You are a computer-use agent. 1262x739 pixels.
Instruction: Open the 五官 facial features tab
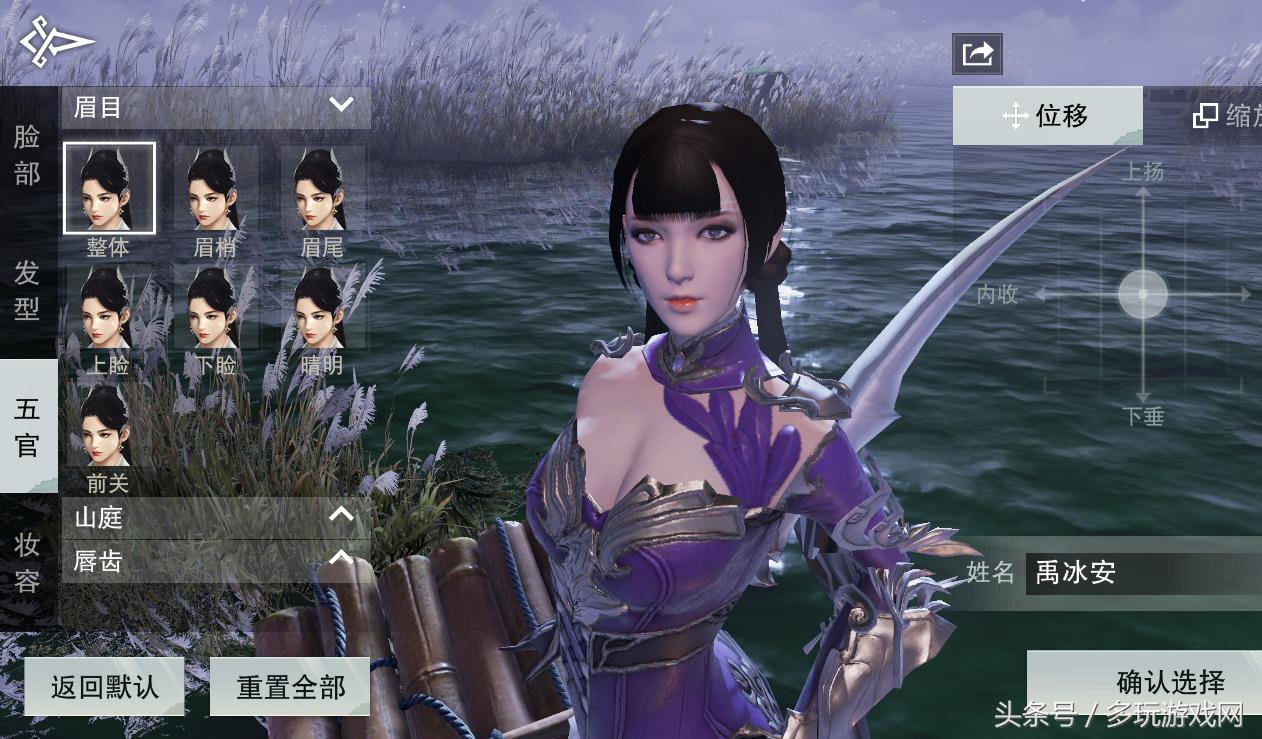click(27, 426)
